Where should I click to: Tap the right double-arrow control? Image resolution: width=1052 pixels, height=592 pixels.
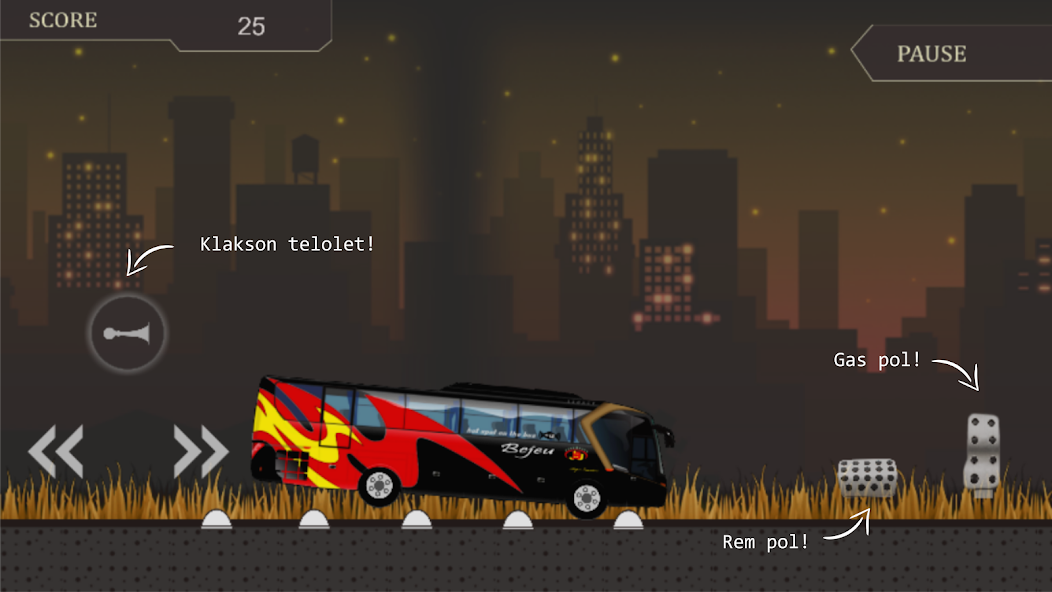(x=201, y=451)
